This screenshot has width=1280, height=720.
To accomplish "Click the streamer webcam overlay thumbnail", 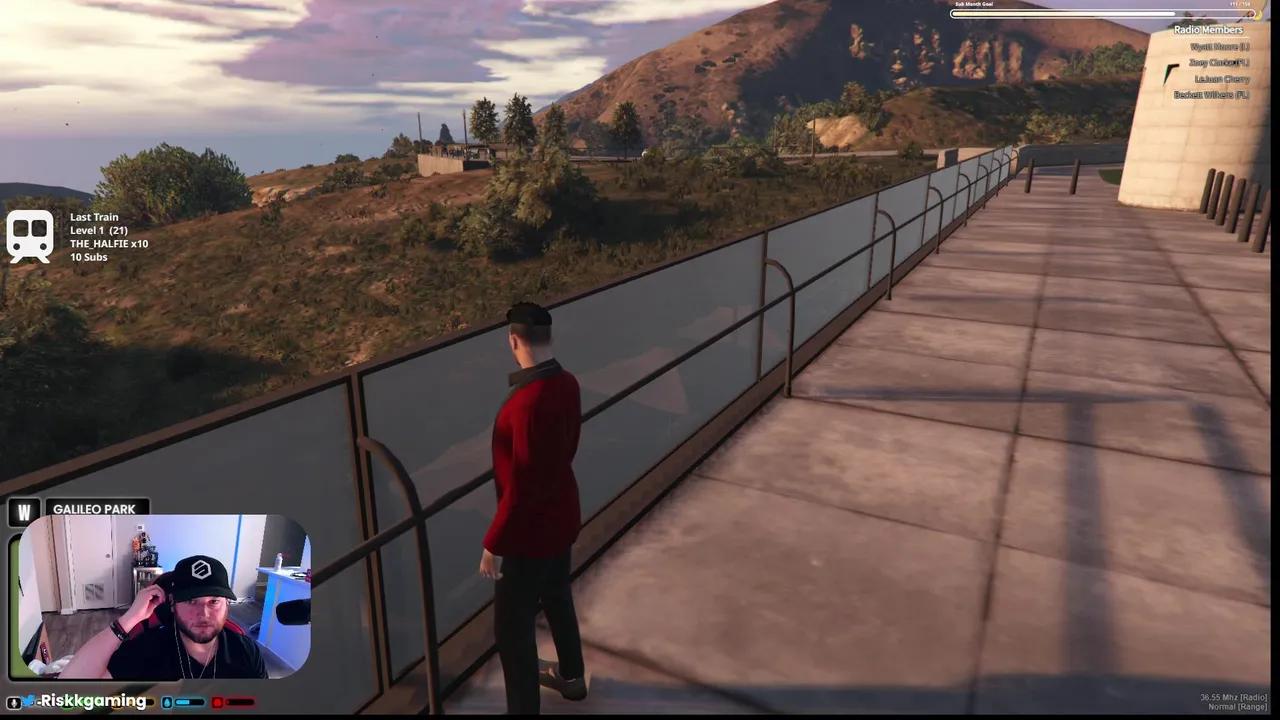I will click(165, 600).
